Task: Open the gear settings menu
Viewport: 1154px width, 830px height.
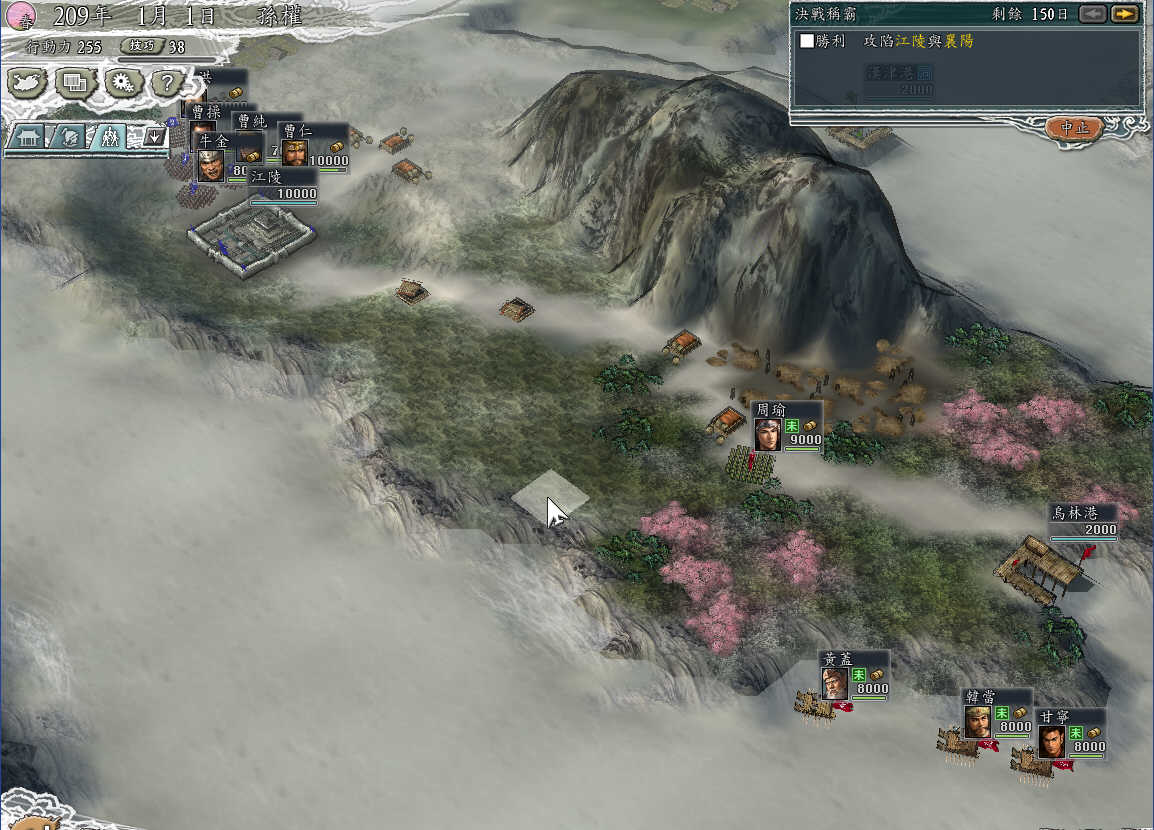Action: (123, 84)
